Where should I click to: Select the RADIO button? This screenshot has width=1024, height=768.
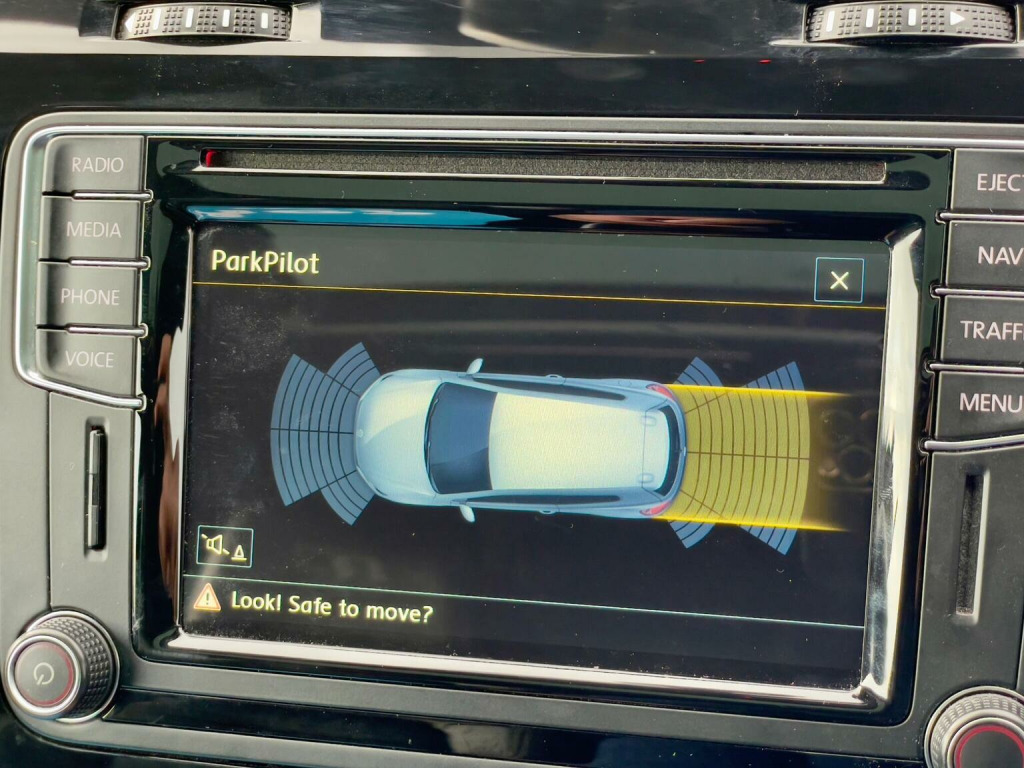coord(96,165)
